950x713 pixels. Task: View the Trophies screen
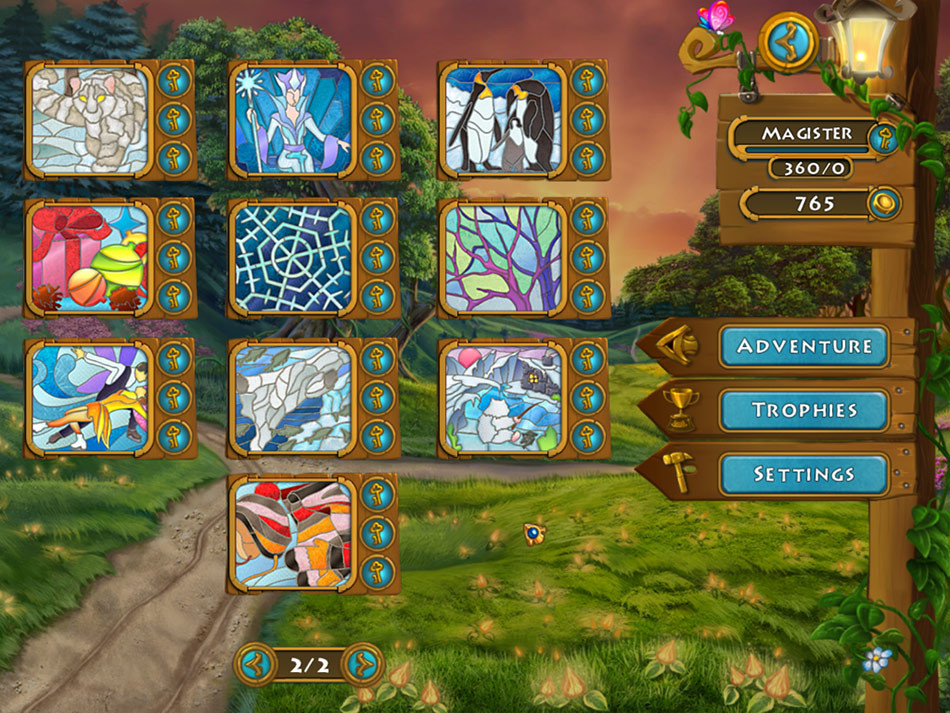pos(804,410)
